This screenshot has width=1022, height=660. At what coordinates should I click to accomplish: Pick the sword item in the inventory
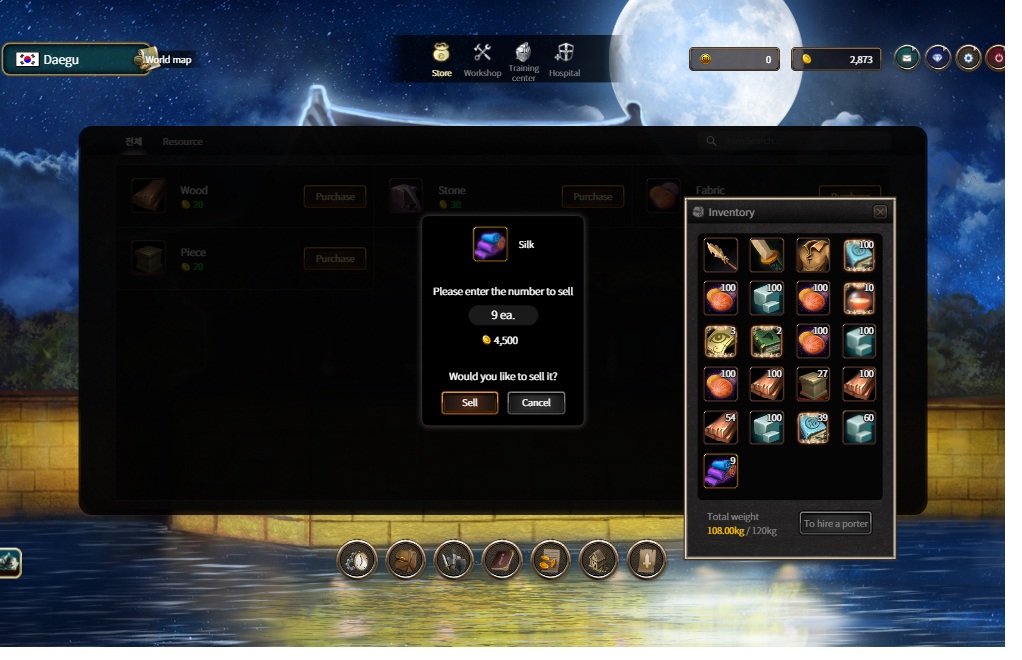coord(767,255)
